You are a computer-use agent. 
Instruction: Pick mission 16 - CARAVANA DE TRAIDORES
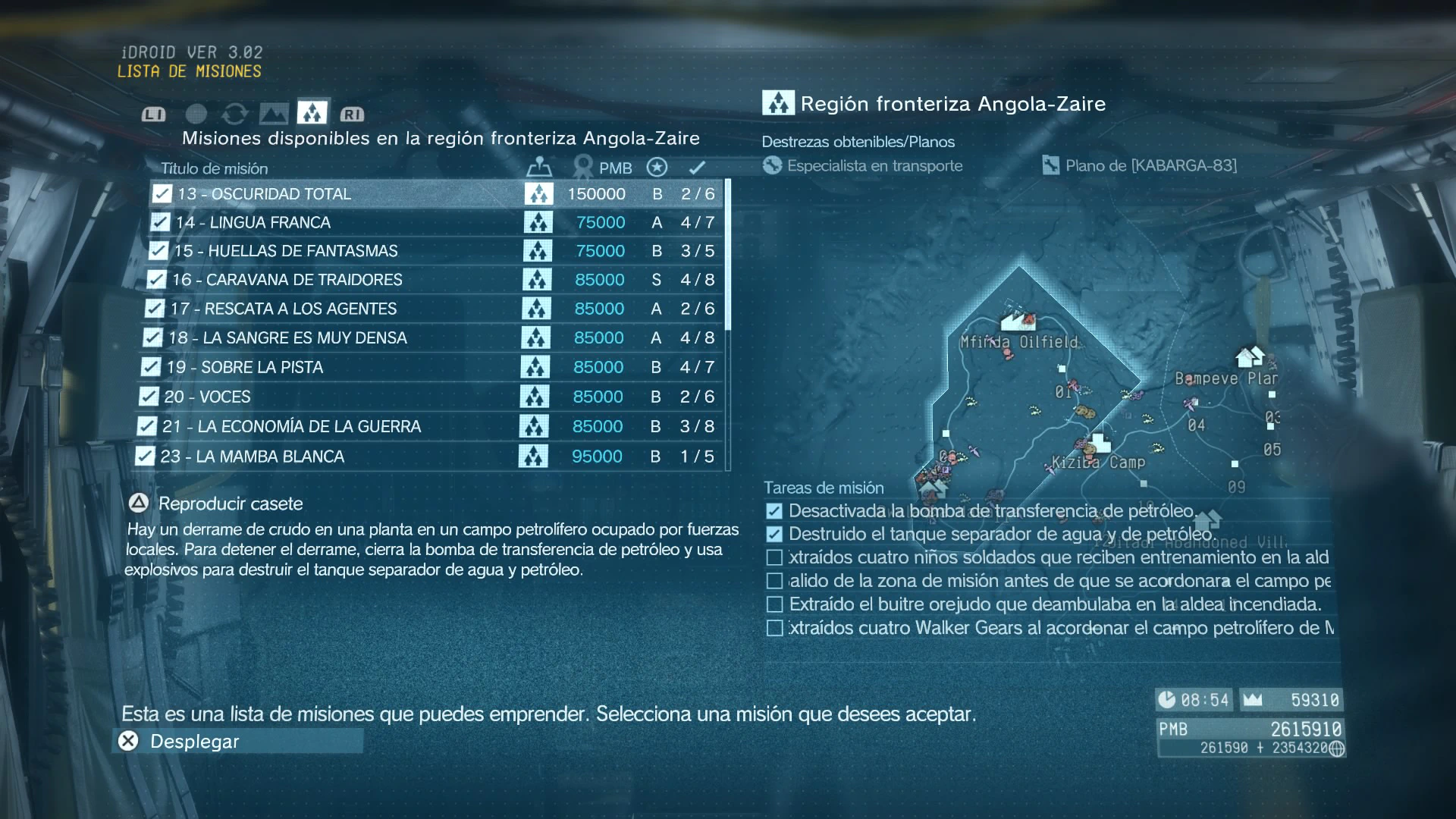[287, 280]
